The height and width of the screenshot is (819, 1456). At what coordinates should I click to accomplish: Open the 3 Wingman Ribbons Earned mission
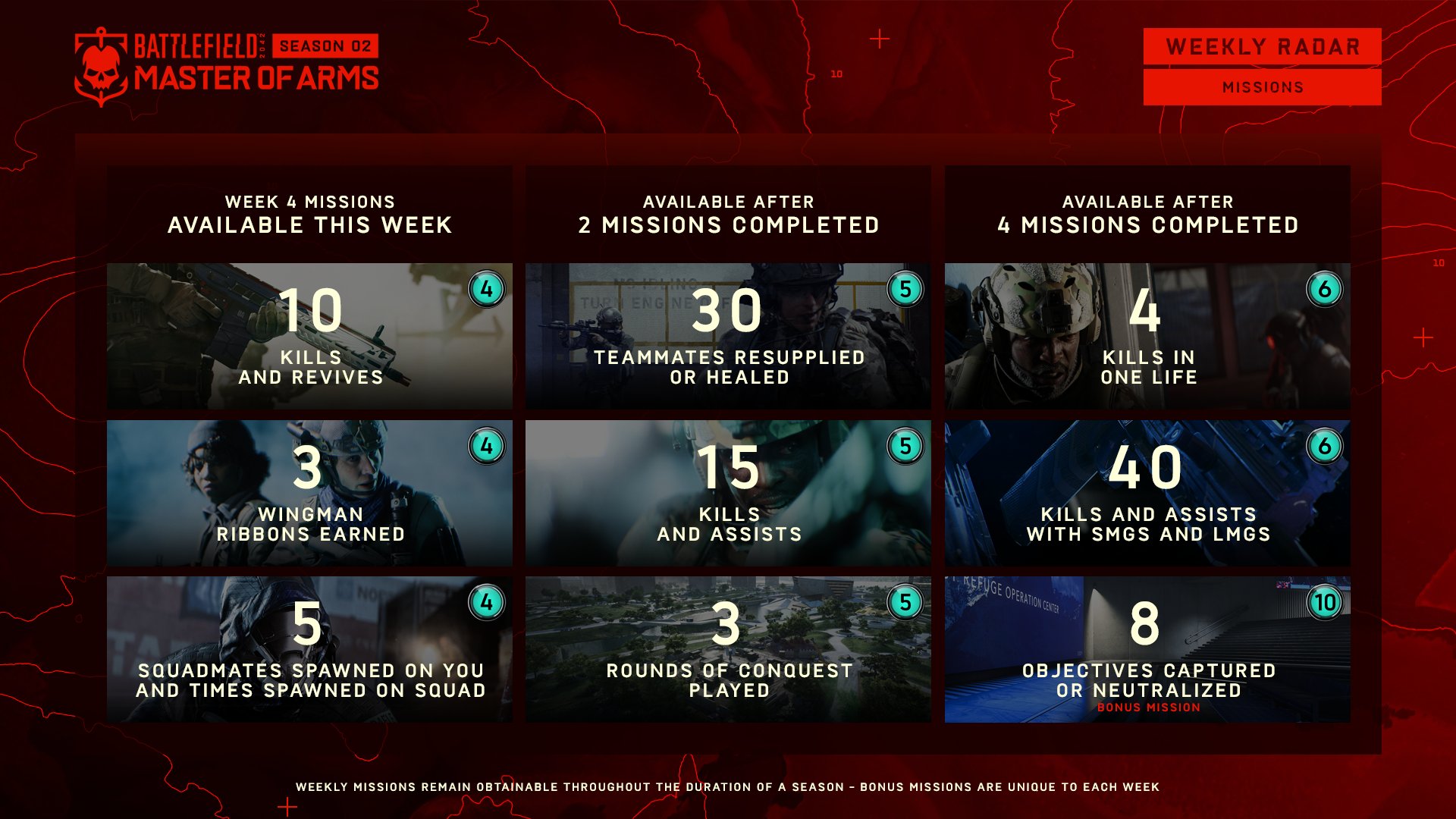[309, 493]
